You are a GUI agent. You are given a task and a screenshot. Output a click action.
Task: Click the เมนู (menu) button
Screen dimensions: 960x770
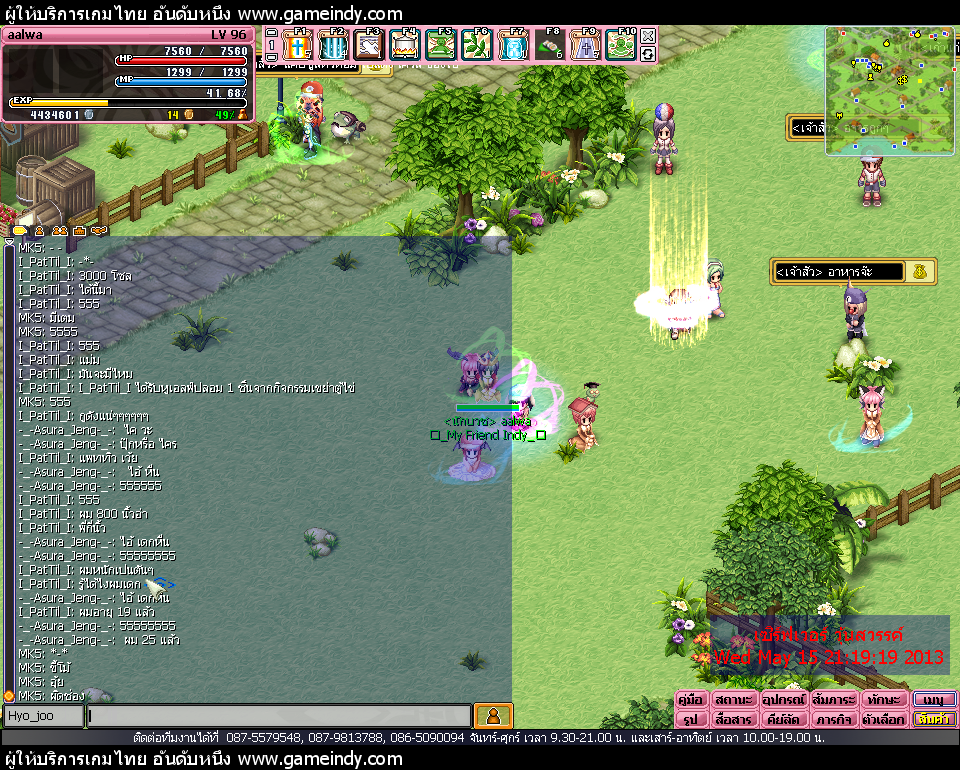[934, 699]
